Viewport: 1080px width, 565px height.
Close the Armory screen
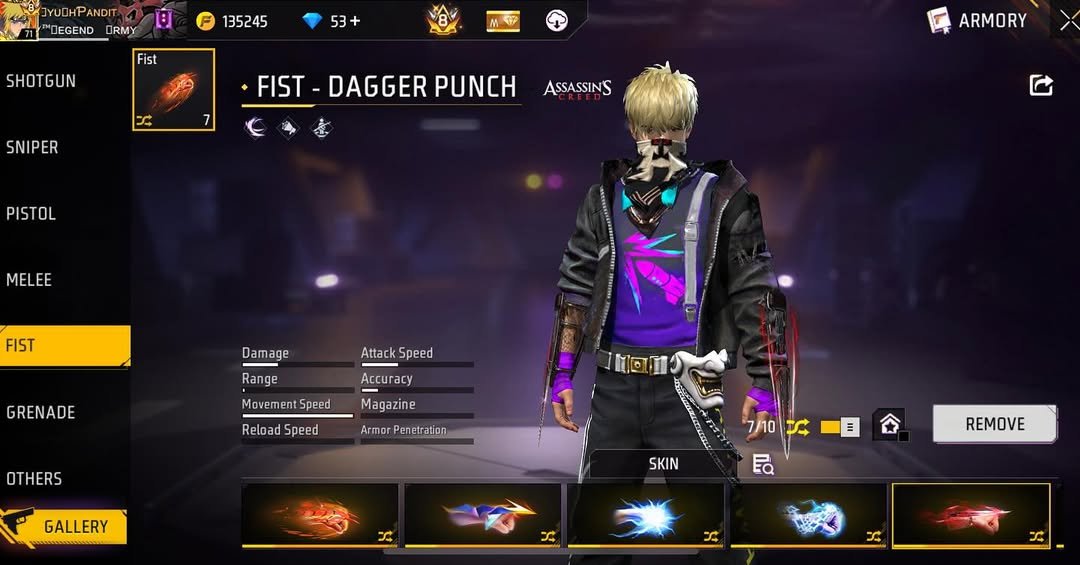point(1067,20)
